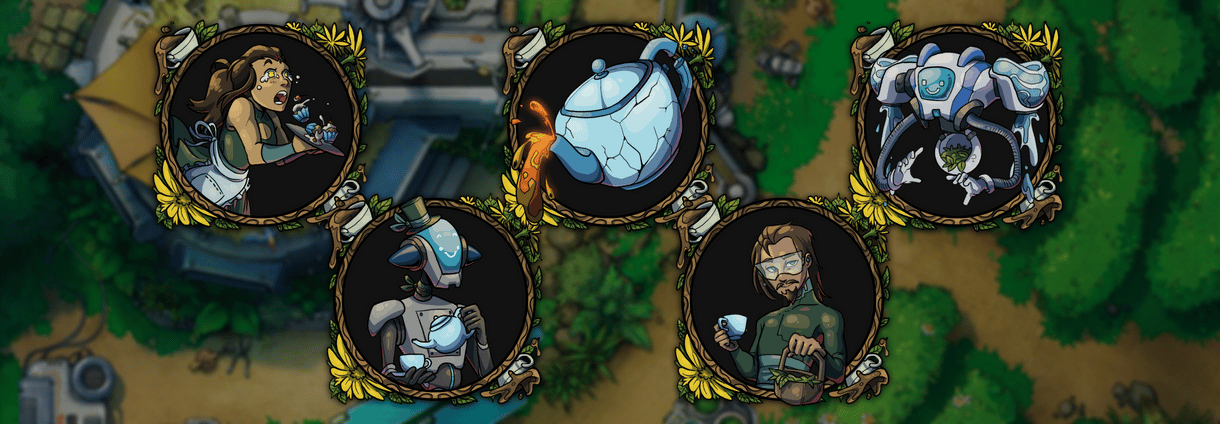Image resolution: width=1220 pixels, height=424 pixels.
Task: Select the crying waitress badge
Action: tap(260, 124)
